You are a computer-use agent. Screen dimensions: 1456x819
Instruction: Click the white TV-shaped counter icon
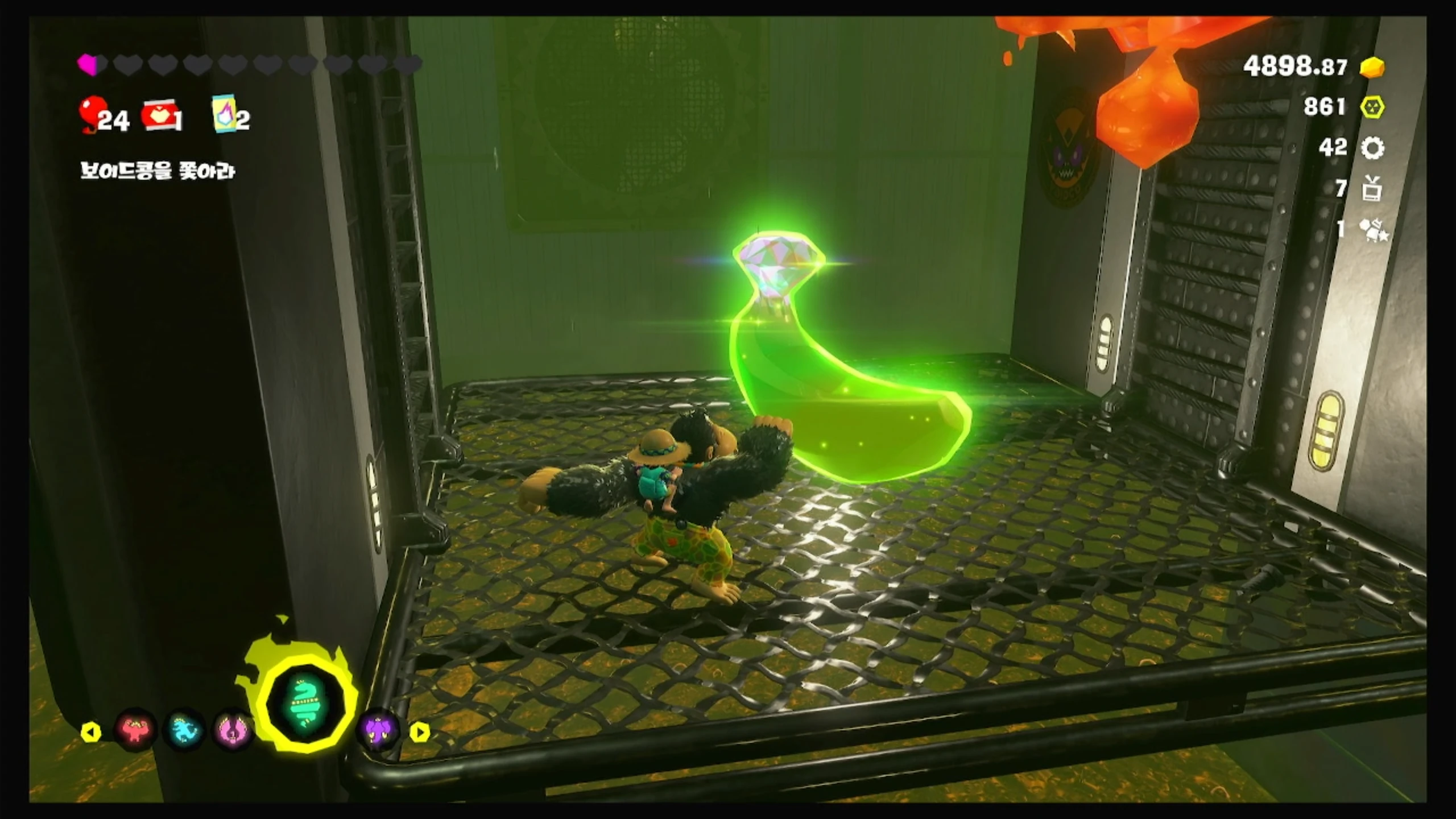tap(1372, 189)
